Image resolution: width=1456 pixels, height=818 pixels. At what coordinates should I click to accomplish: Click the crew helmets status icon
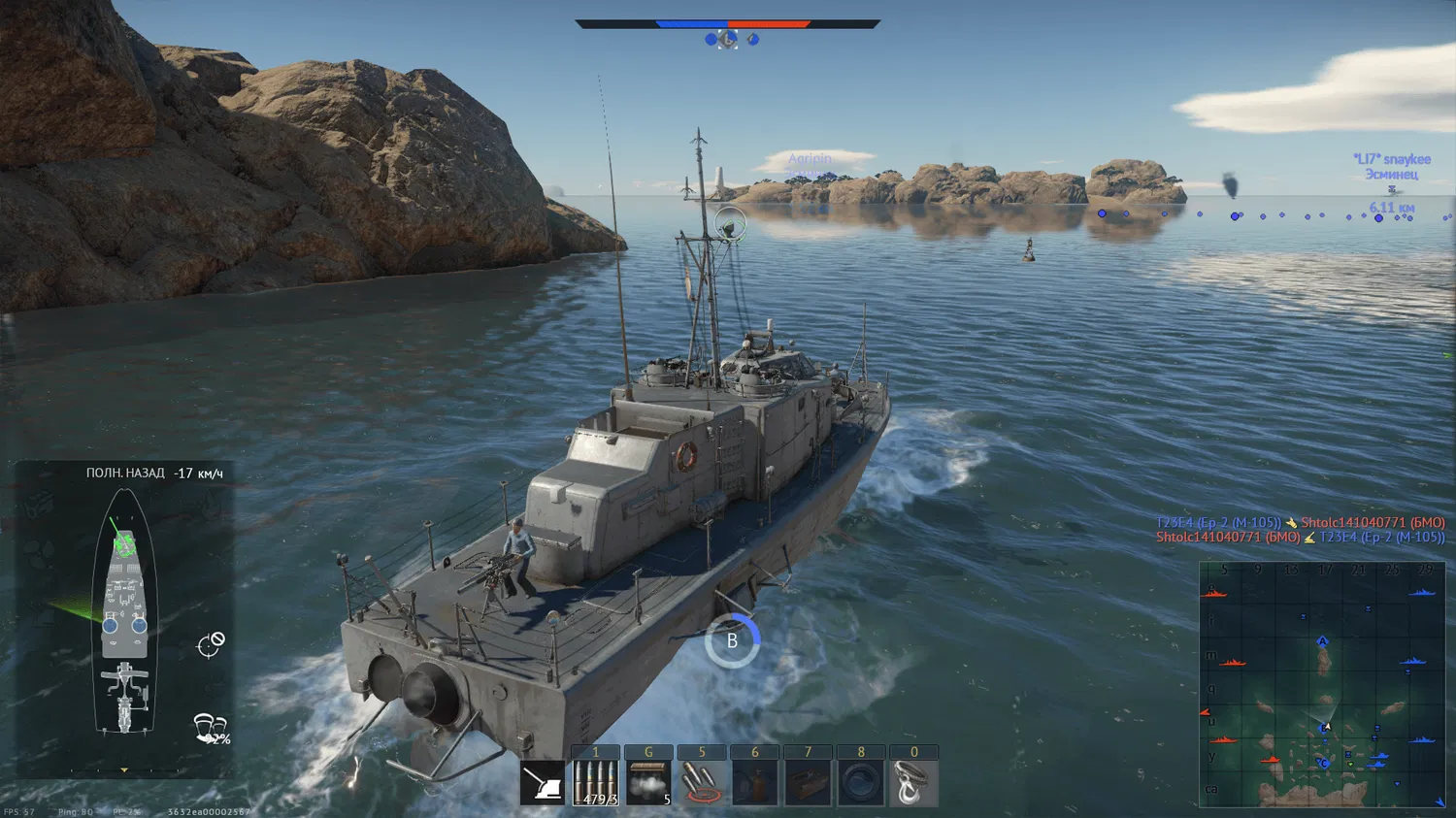point(211,728)
